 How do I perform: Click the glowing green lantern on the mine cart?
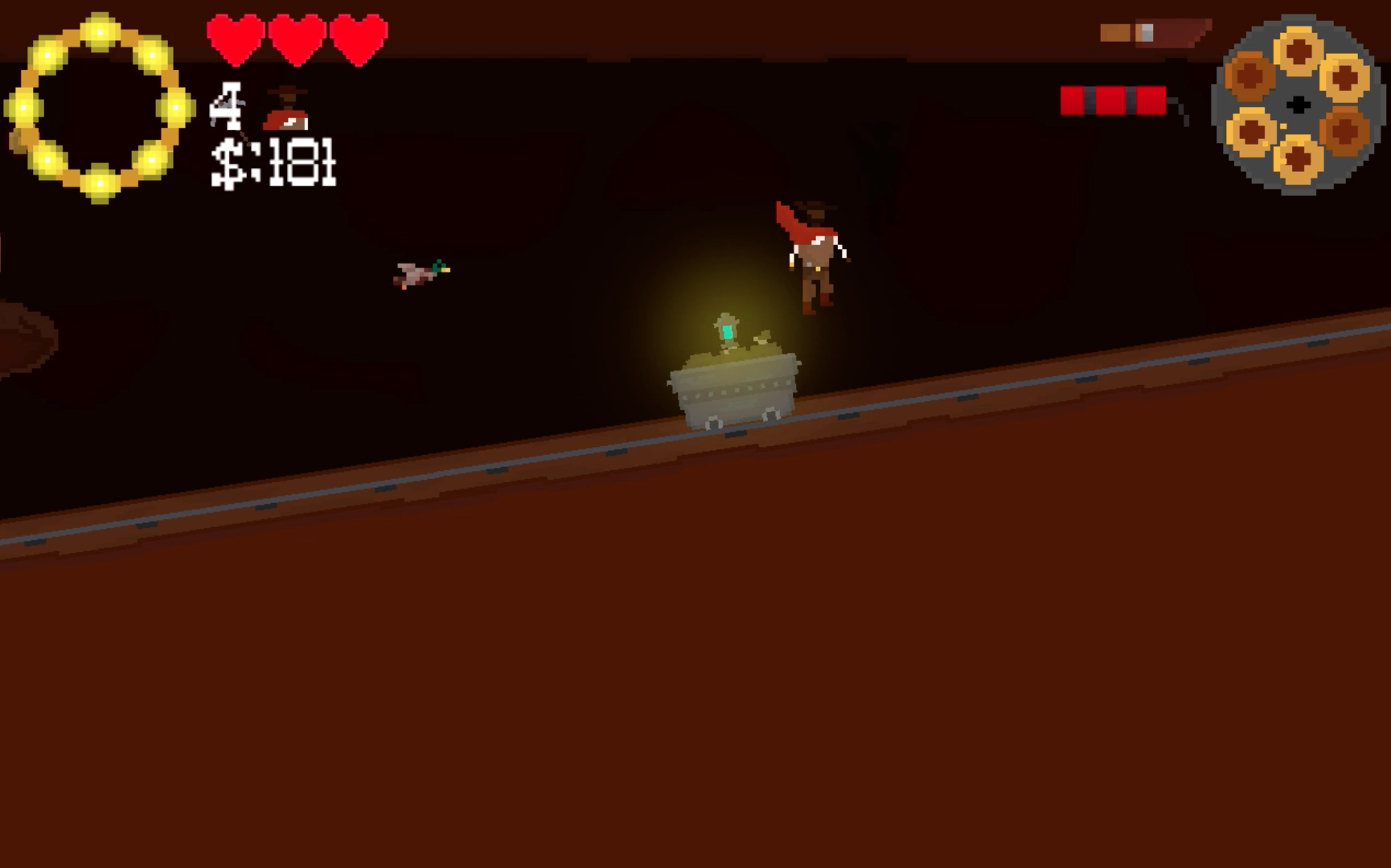click(x=726, y=332)
